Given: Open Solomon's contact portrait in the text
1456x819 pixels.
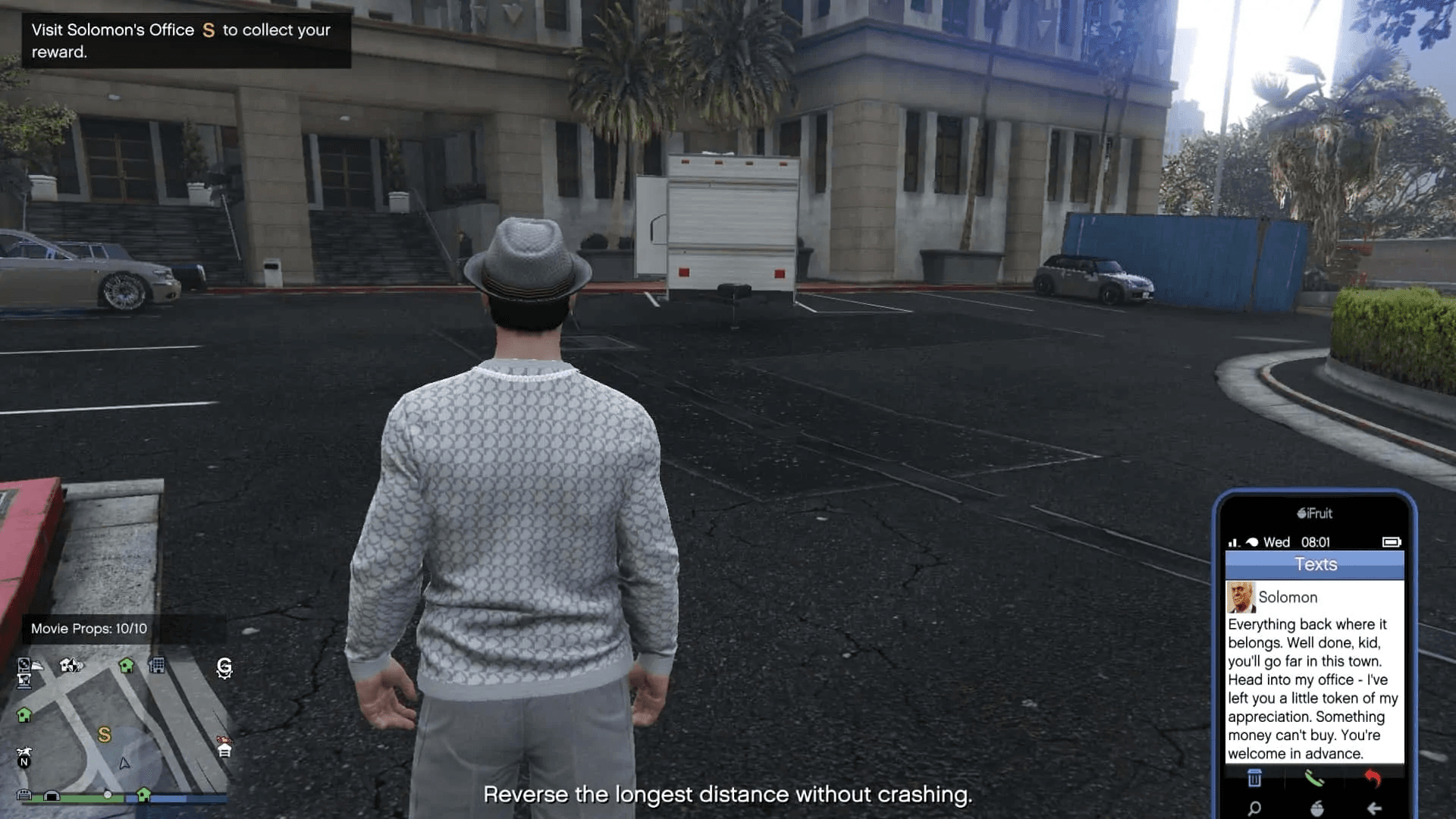Looking at the screenshot, I should [x=1241, y=597].
